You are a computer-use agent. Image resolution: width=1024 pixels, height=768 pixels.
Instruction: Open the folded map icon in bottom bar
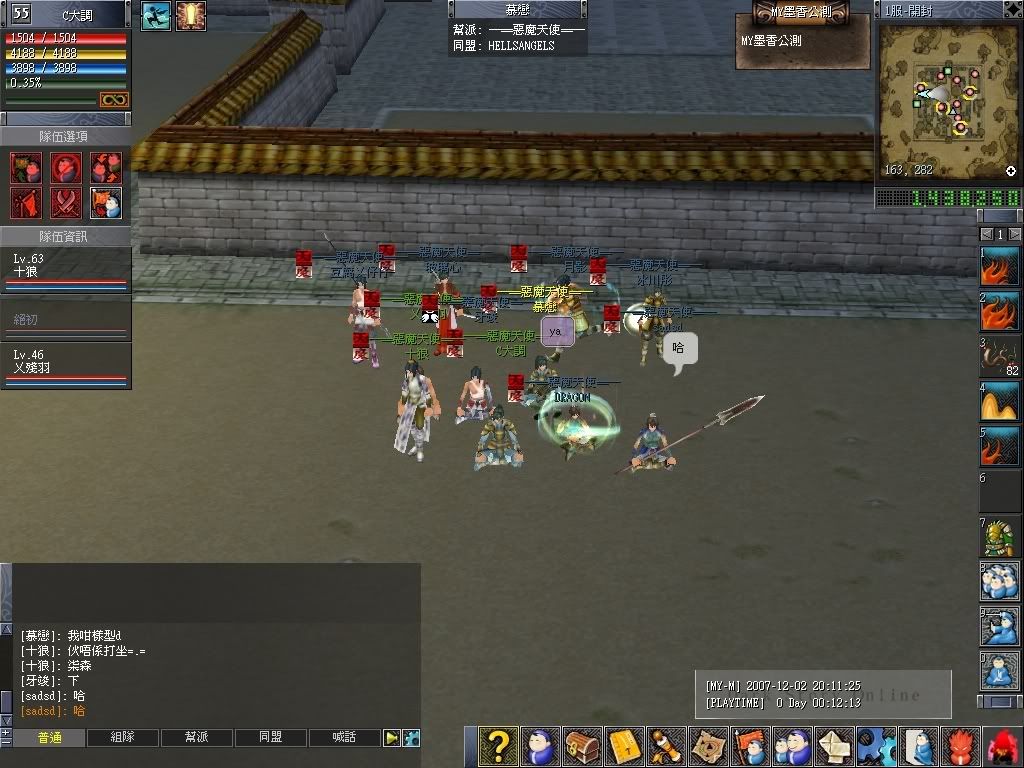tap(709, 746)
